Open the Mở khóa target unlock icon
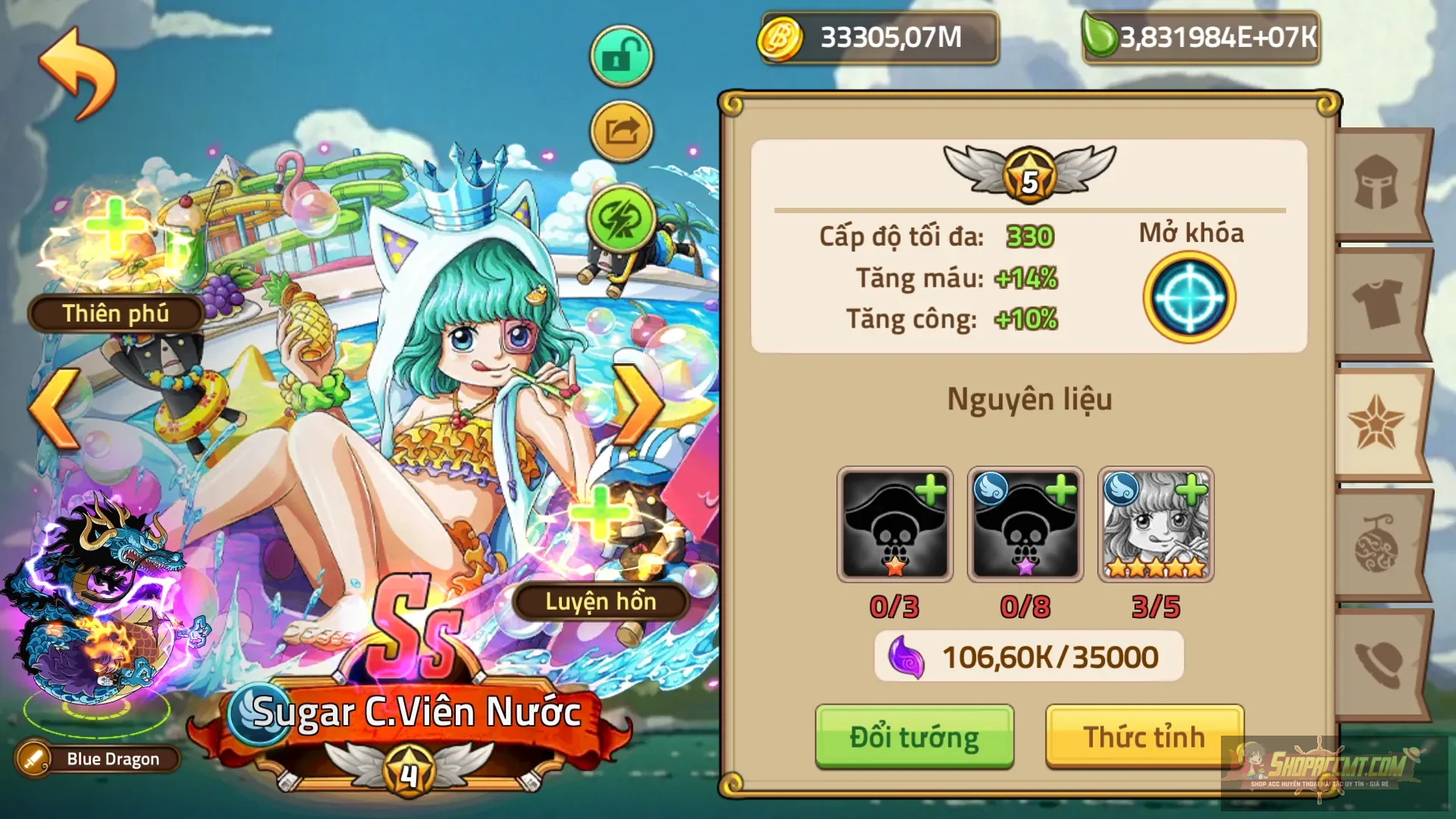Screen dimensions: 1456x819 point(1188,297)
